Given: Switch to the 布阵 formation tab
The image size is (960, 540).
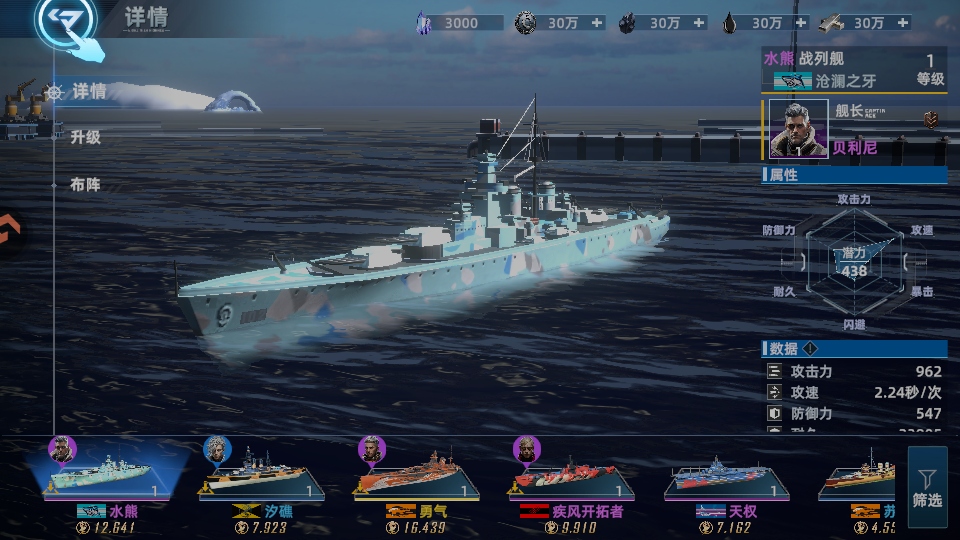Looking at the screenshot, I should click(85, 184).
